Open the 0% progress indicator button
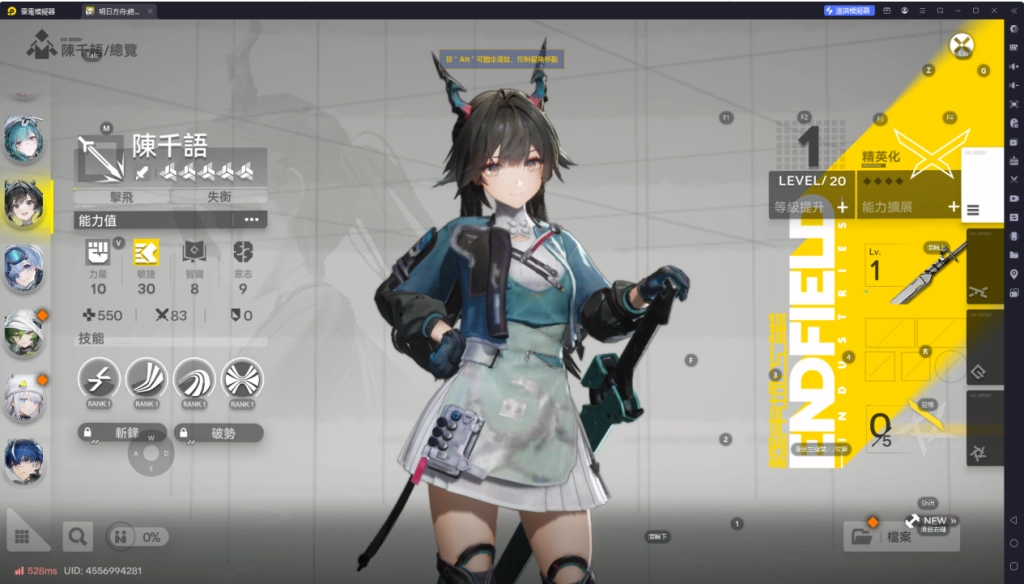 (x=137, y=537)
